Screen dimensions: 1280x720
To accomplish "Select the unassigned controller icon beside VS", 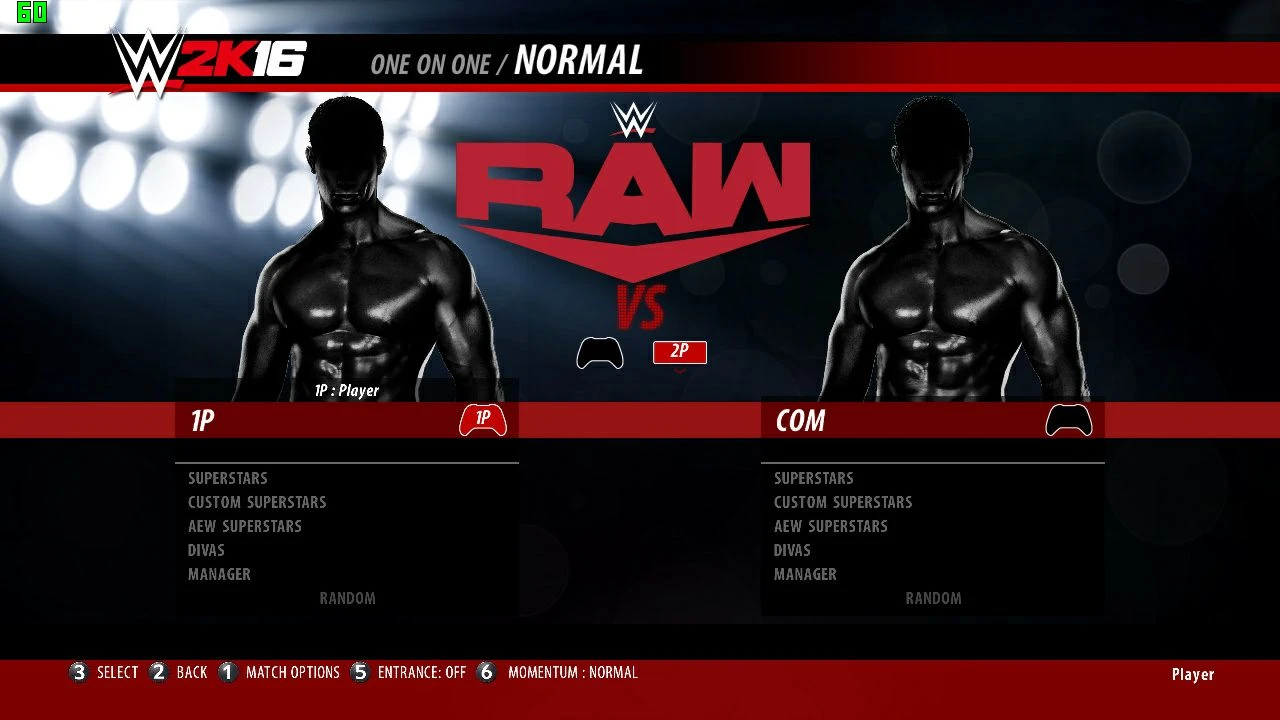I will pyautogui.click(x=600, y=352).
